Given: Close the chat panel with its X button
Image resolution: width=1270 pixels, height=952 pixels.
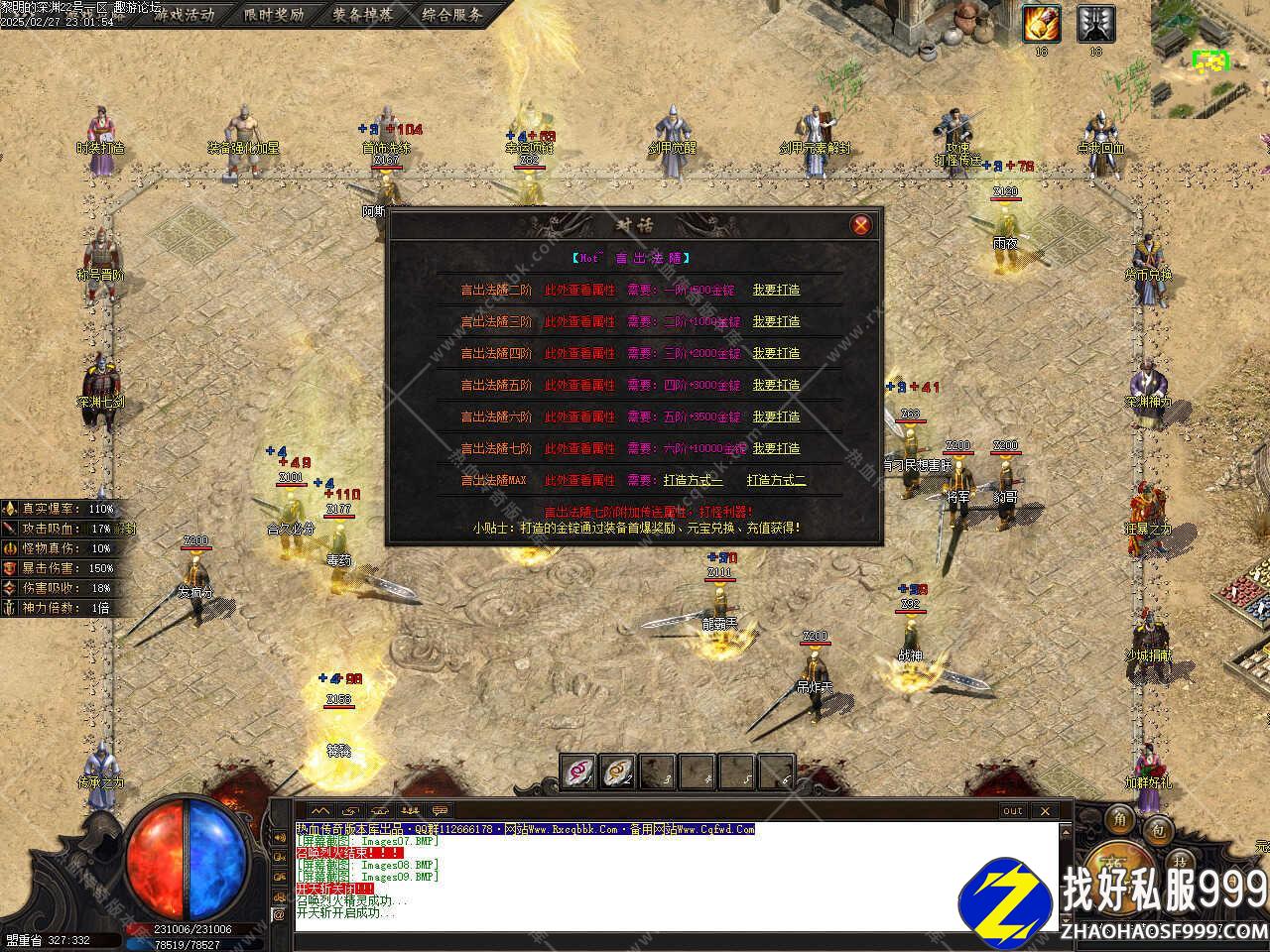Looking at the screenshot, I should 1044,811.
